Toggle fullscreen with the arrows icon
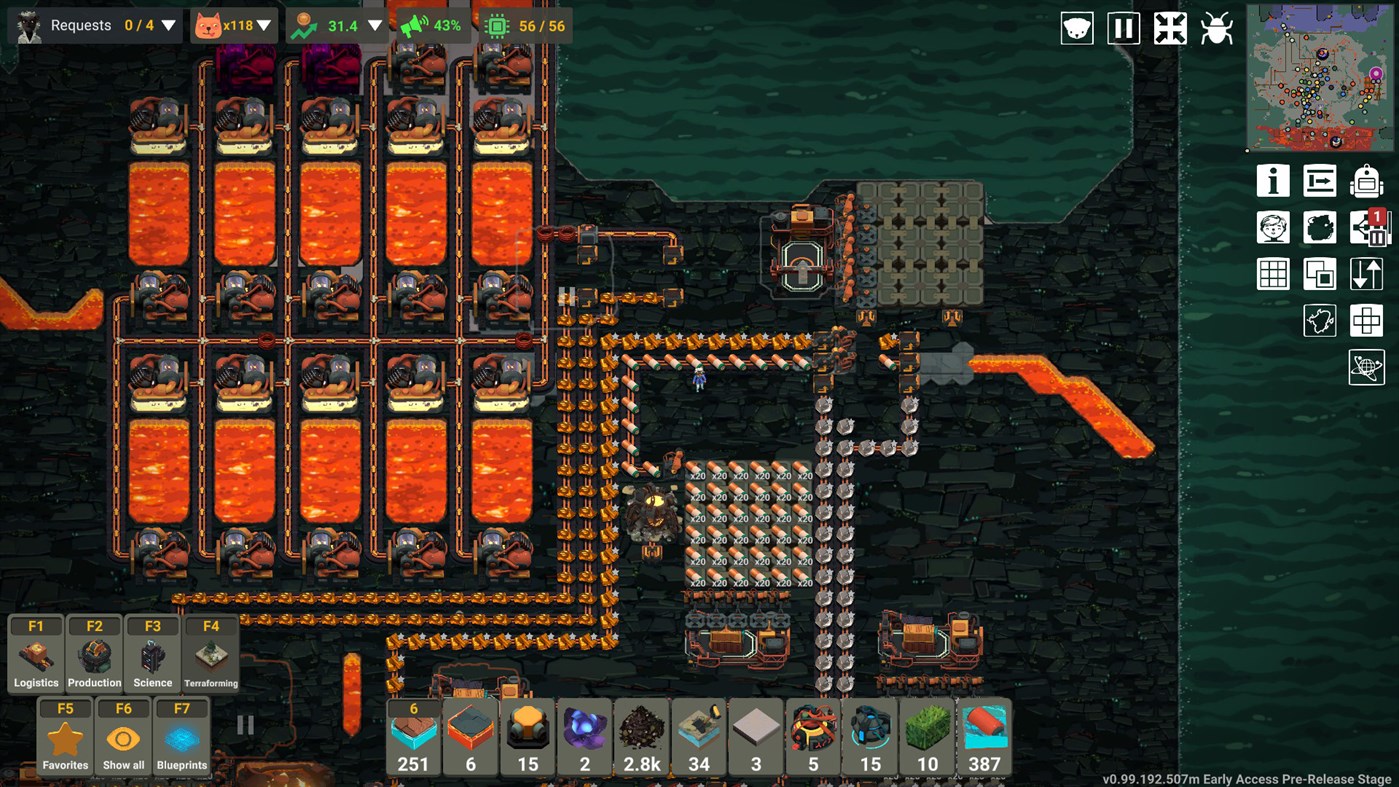Image resolution: width=1399 pixels, height=787 pixels. pyautogui.click(x=1171, y=28)
